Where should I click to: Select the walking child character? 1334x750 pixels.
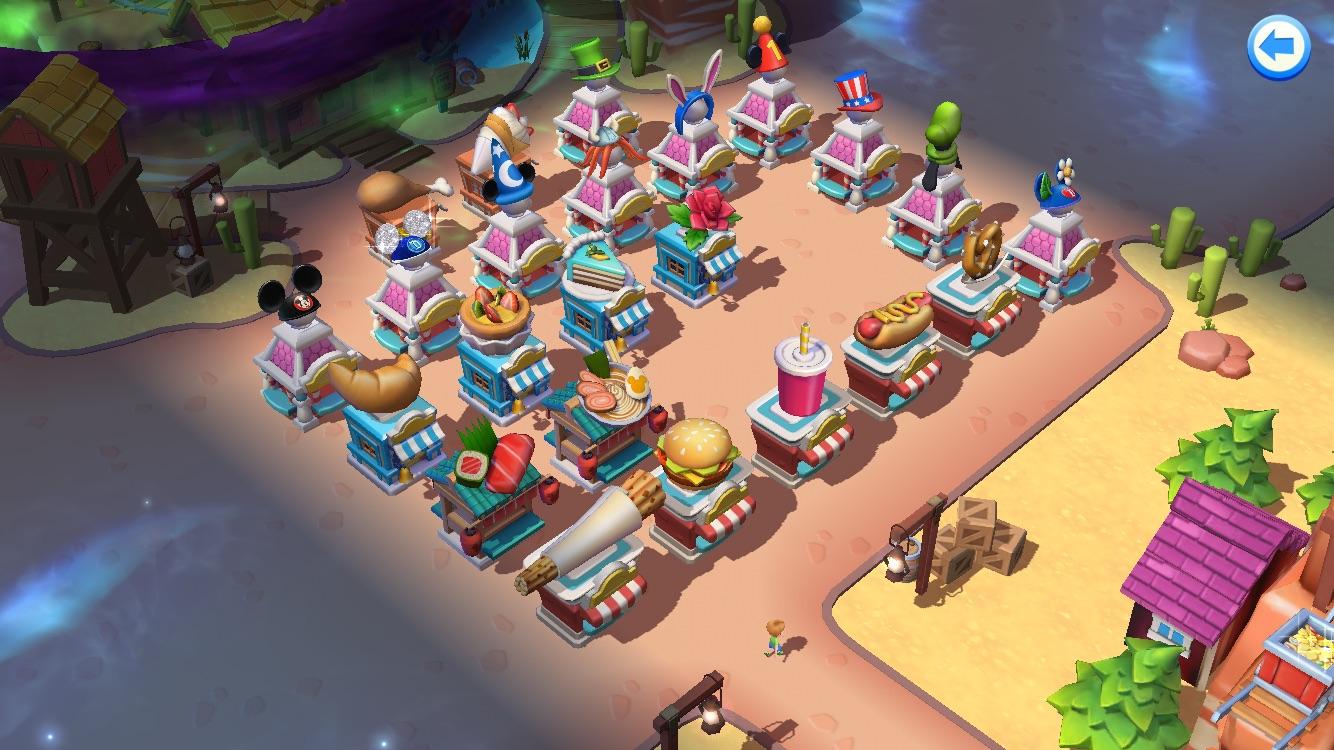(x=774, y=635)
